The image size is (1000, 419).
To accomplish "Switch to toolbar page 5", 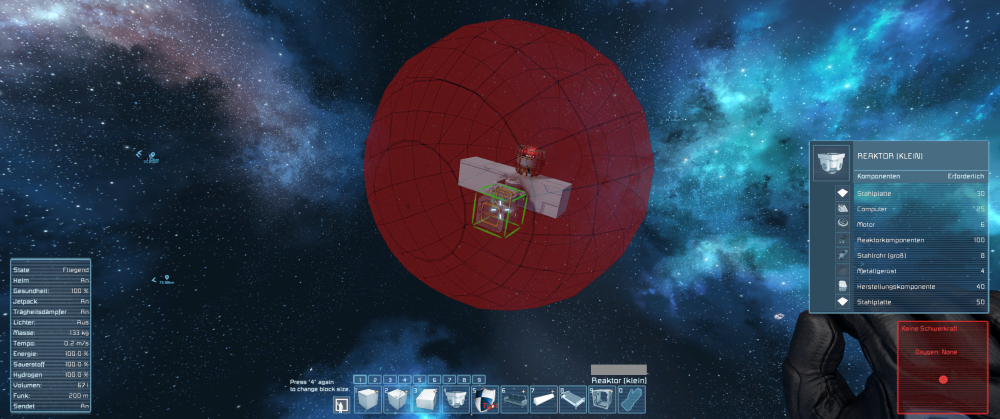I will (x=420, y=380).
